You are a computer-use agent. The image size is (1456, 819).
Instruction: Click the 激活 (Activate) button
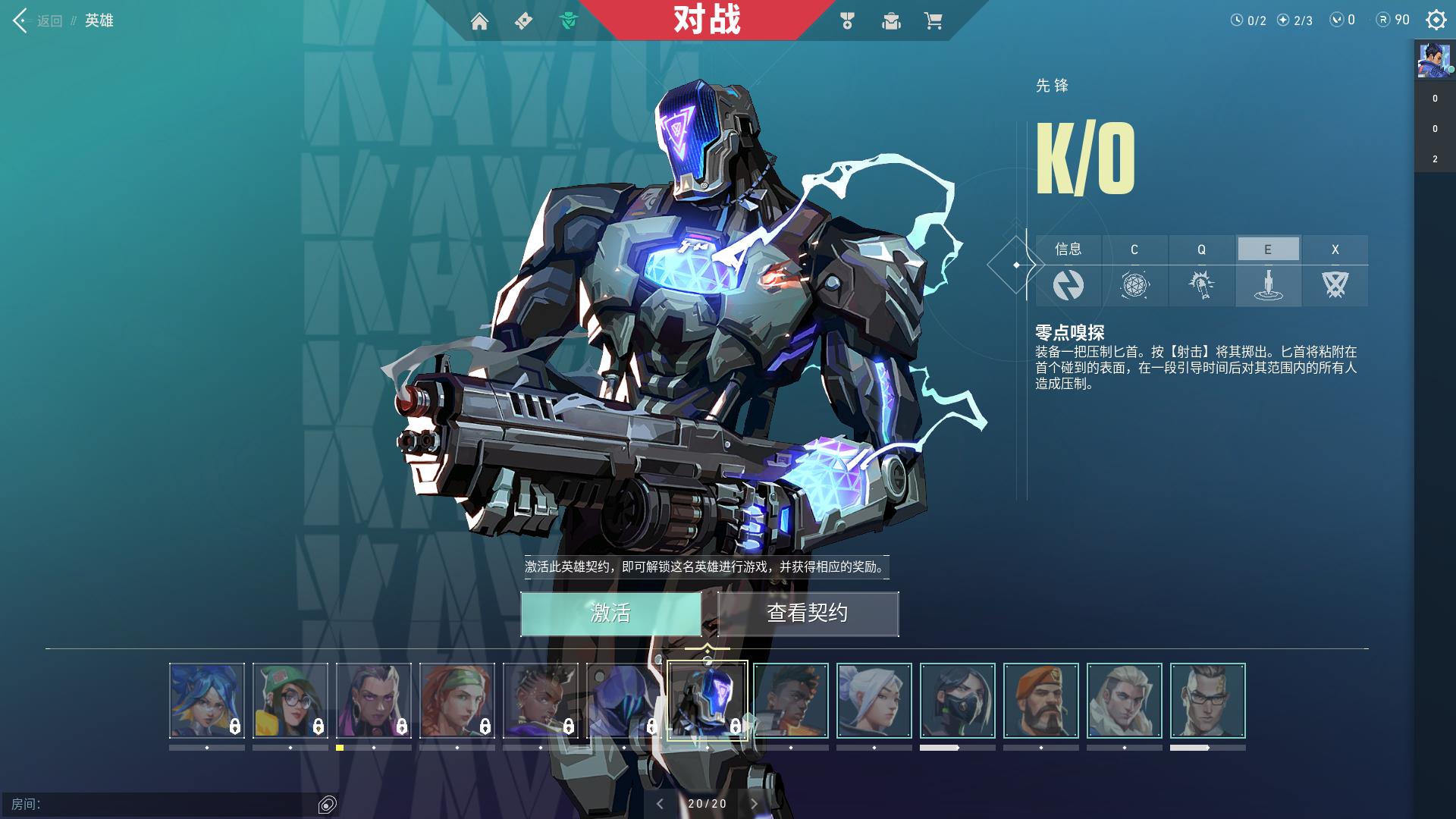[610, 613]
